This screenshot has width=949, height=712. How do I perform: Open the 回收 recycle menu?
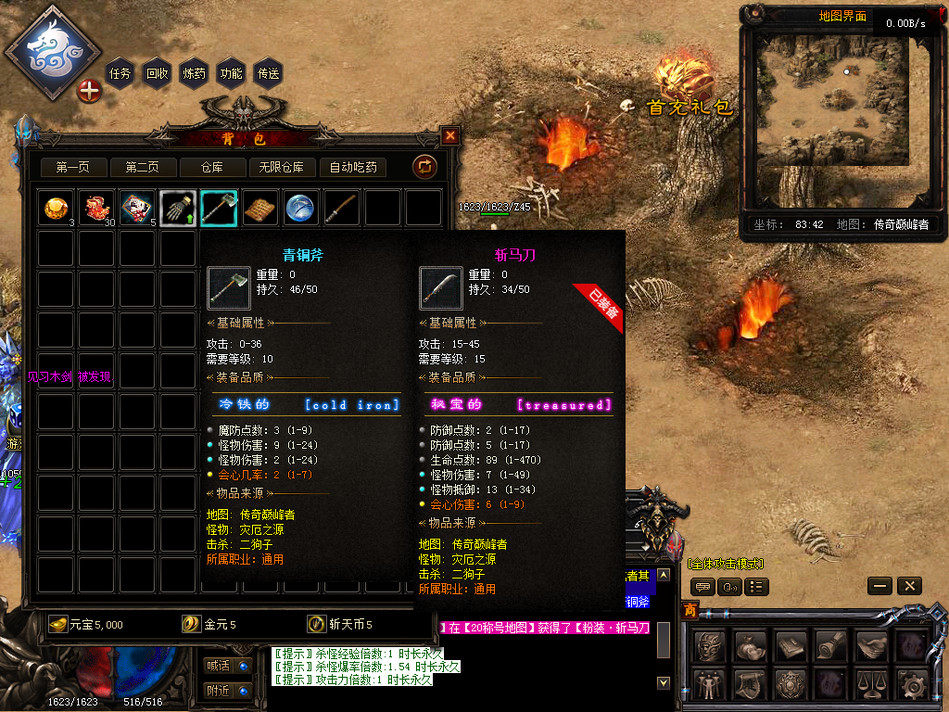(157, 73)
